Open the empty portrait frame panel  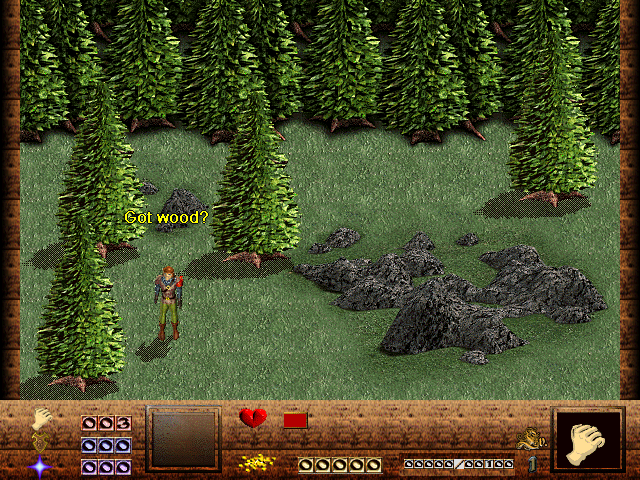tap(183, 439)
